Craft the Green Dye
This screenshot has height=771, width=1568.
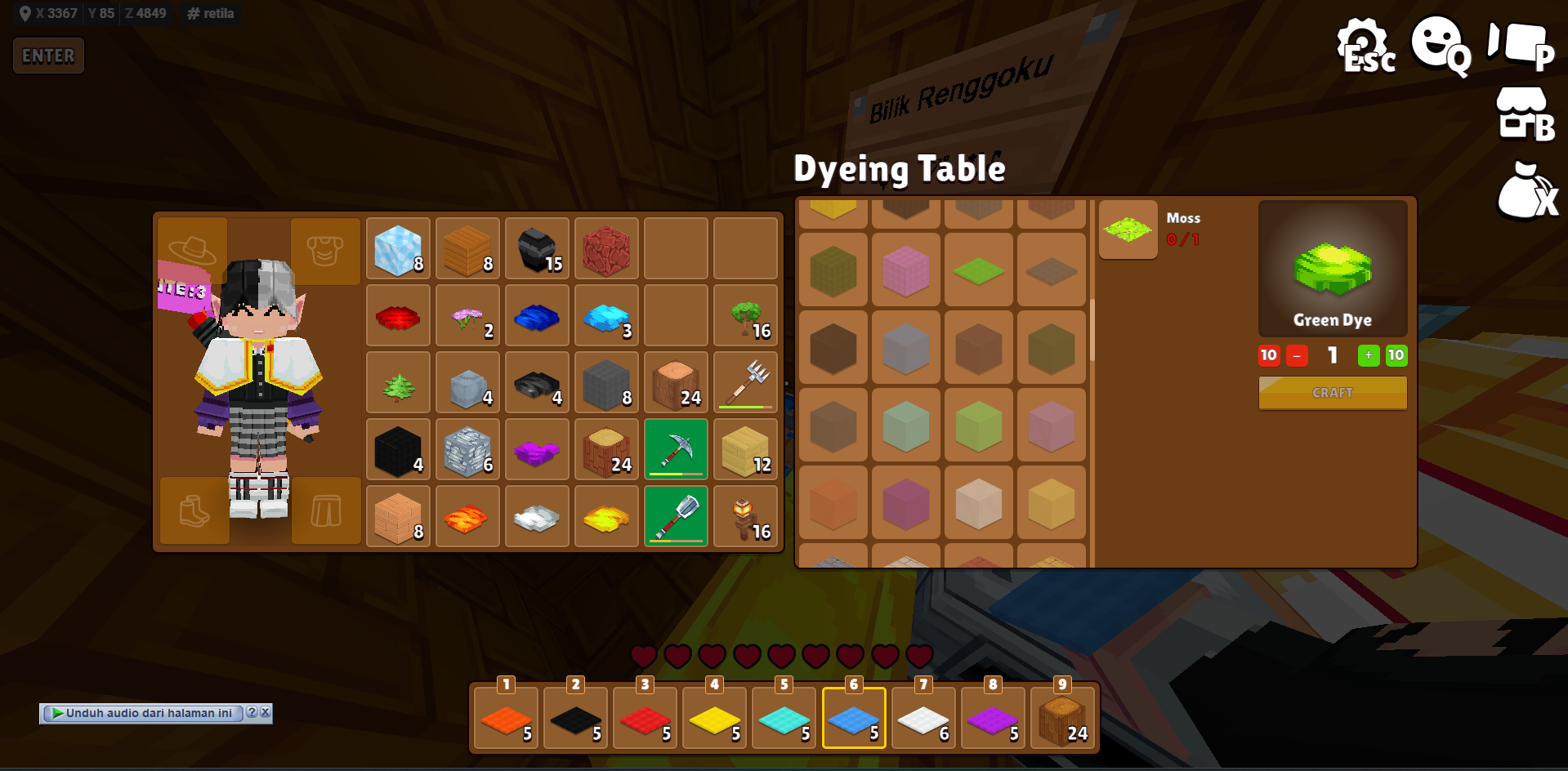[1332, 393]
